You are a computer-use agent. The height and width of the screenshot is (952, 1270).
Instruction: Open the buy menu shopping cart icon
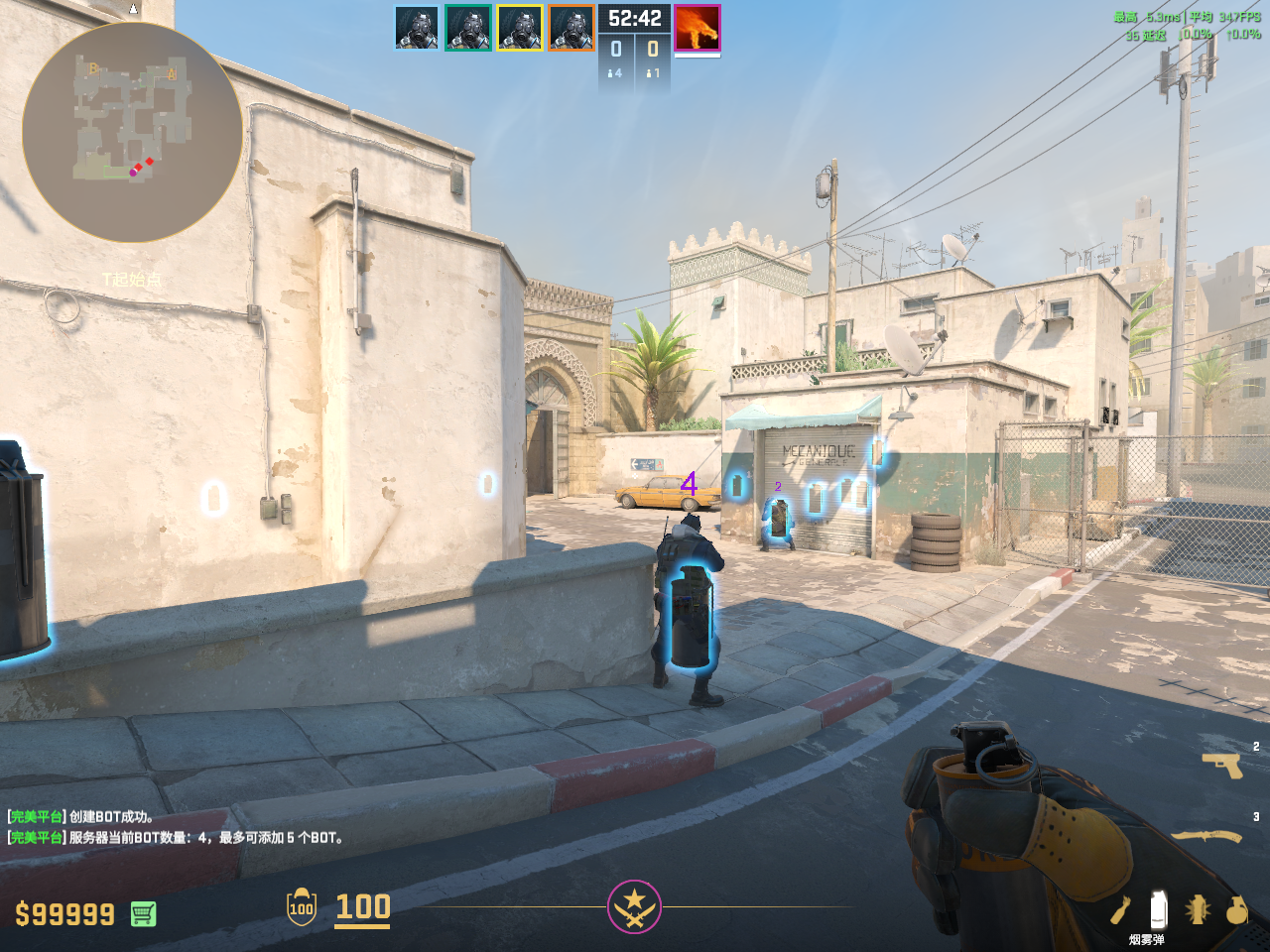143,913
